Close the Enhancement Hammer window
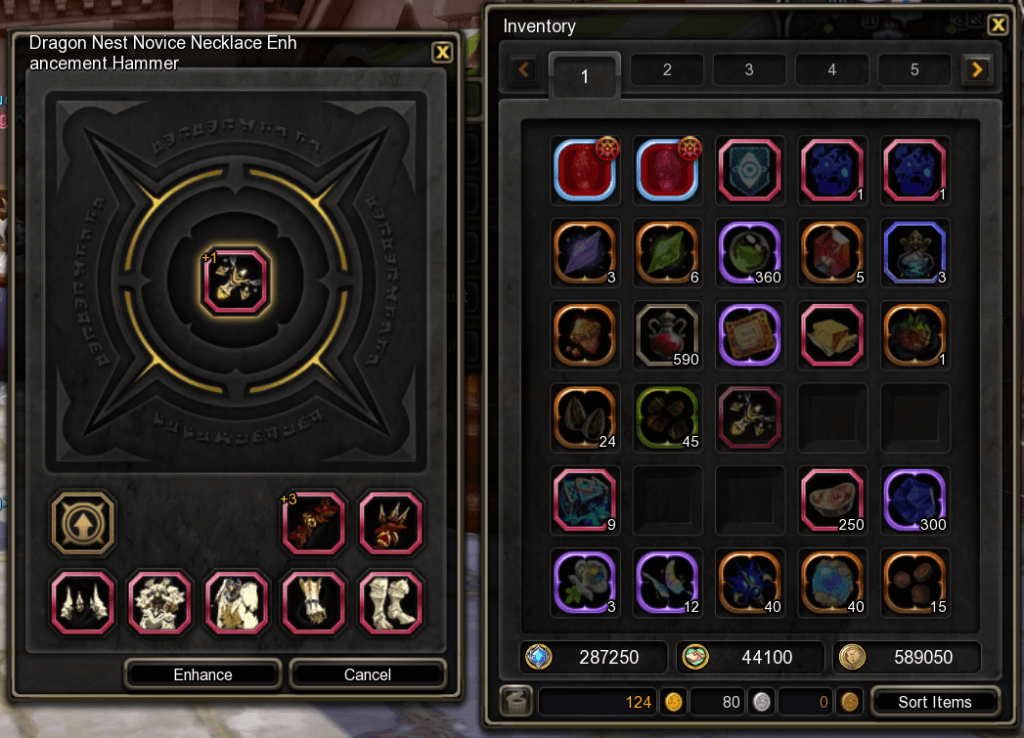The image size is (1024, 738). 442,52
